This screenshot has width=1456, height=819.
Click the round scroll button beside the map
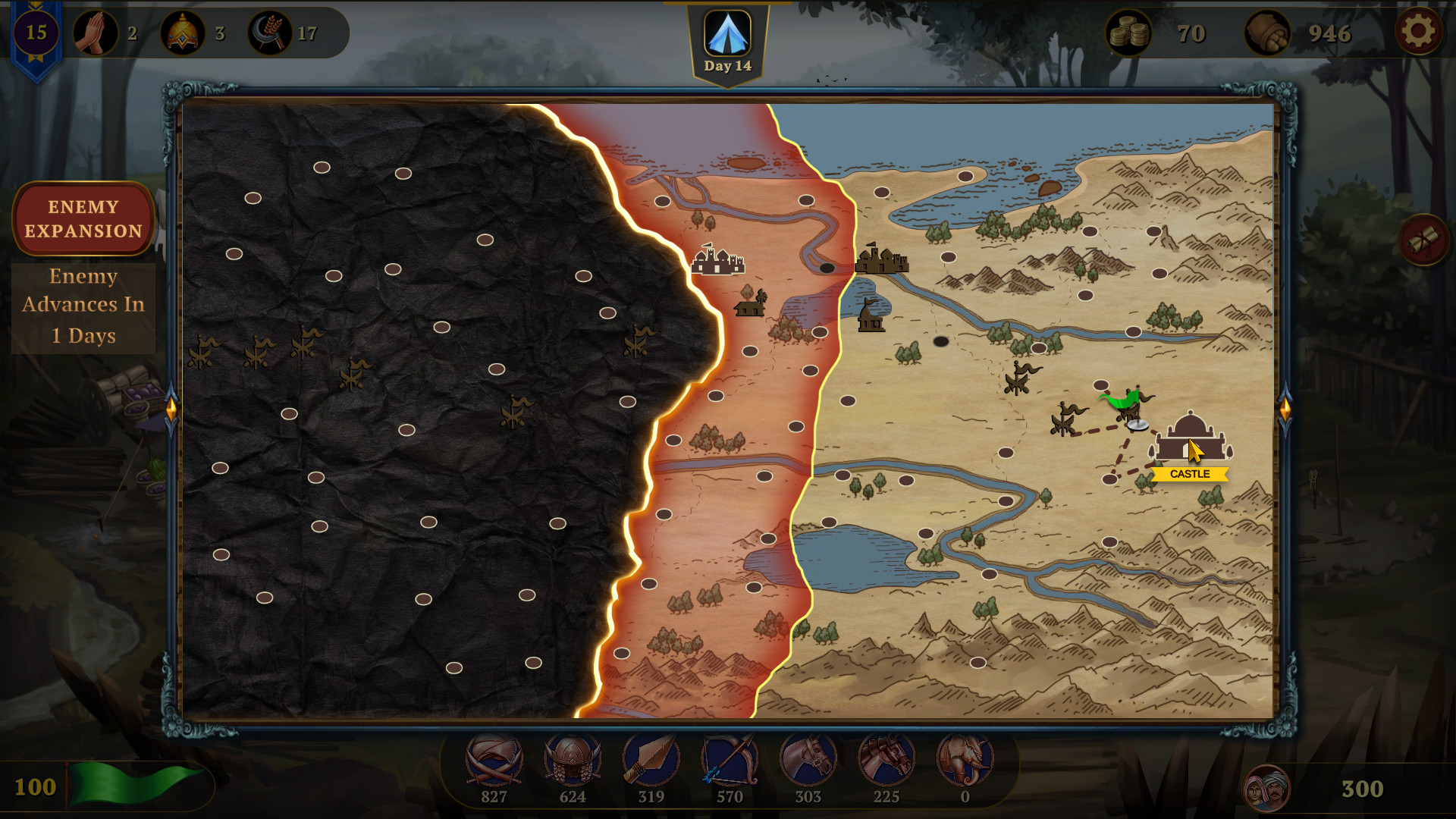coord(1423,240)
